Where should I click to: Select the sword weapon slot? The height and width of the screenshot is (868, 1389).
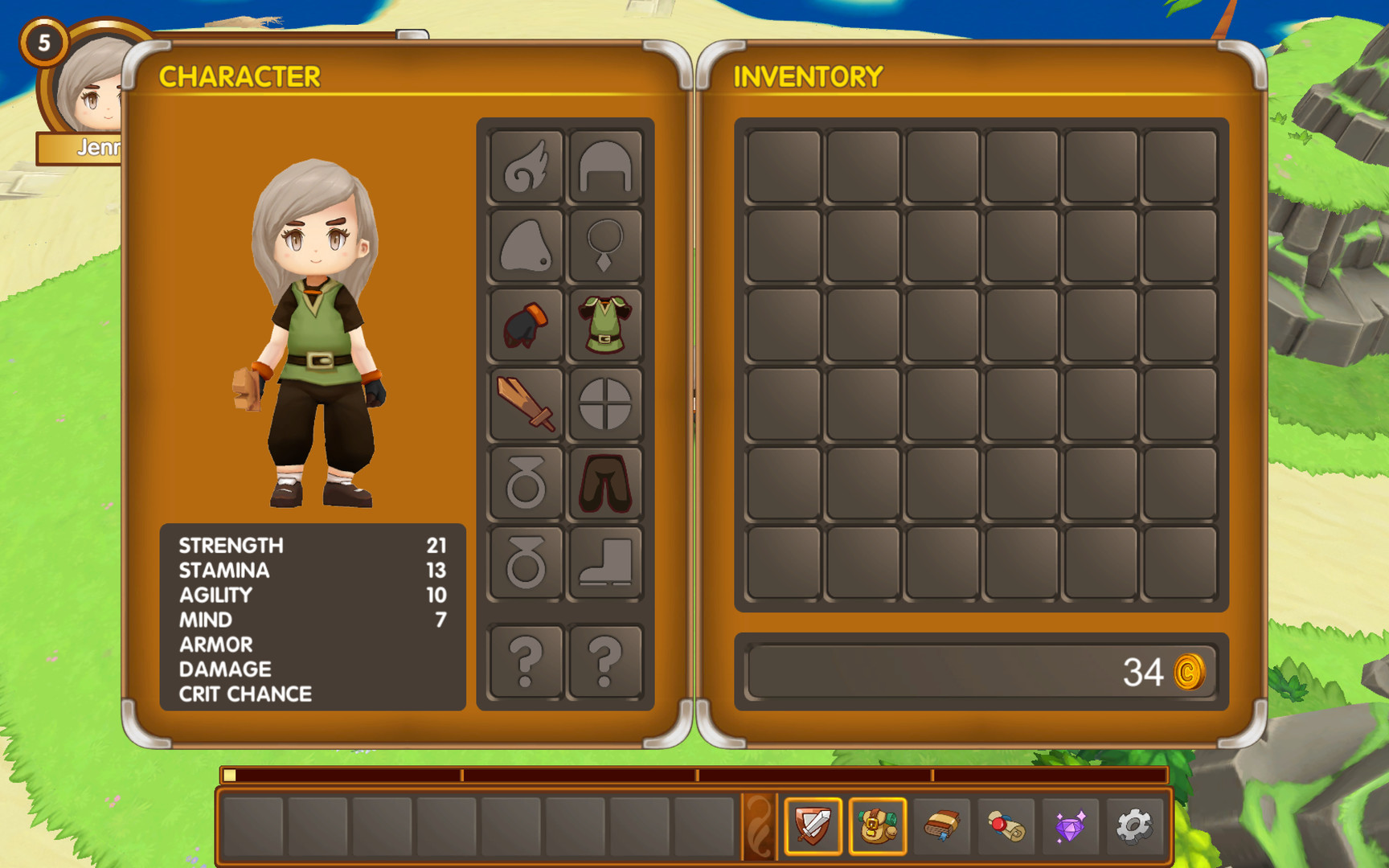tap(527, 403)
